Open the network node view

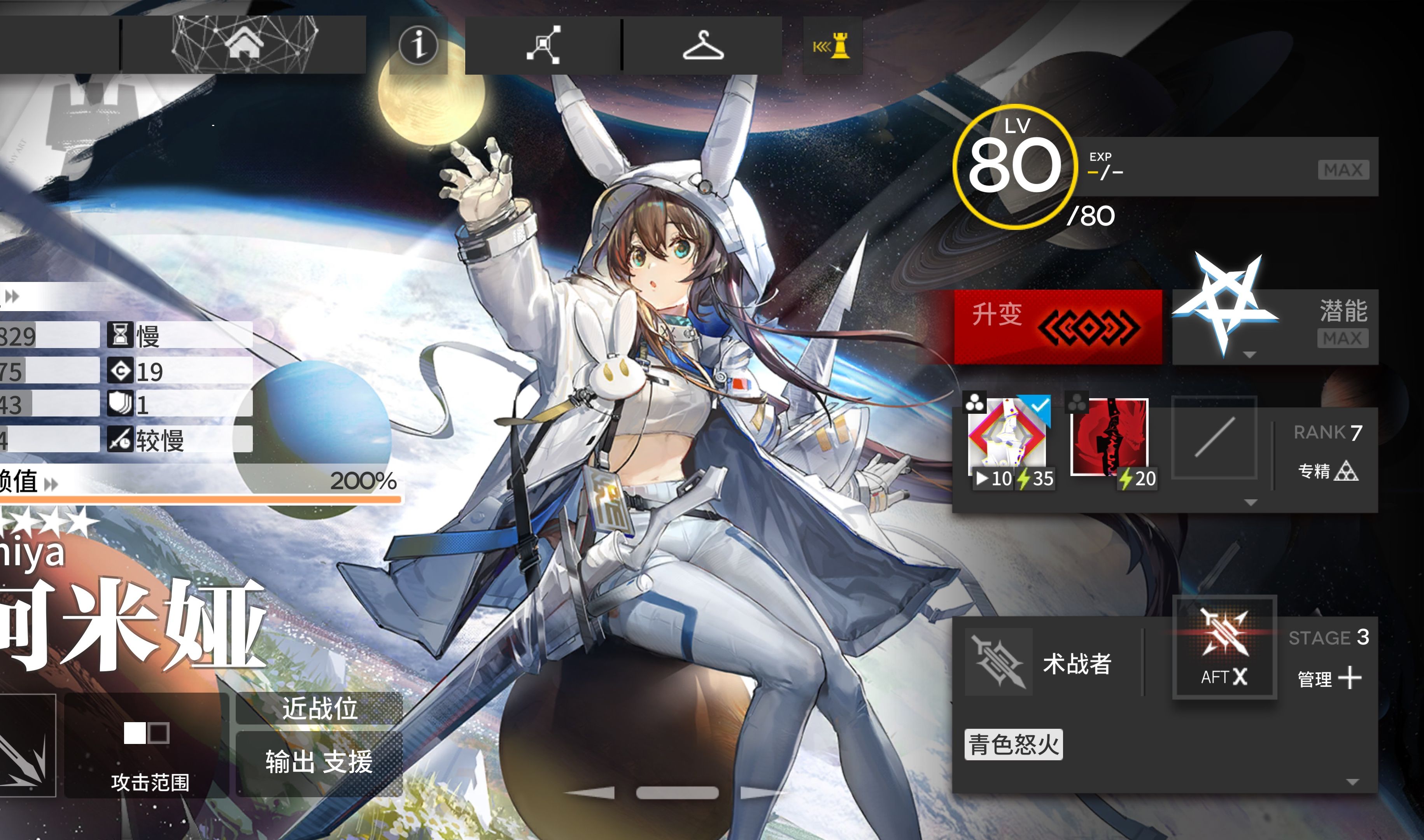[x=543, y=44]
